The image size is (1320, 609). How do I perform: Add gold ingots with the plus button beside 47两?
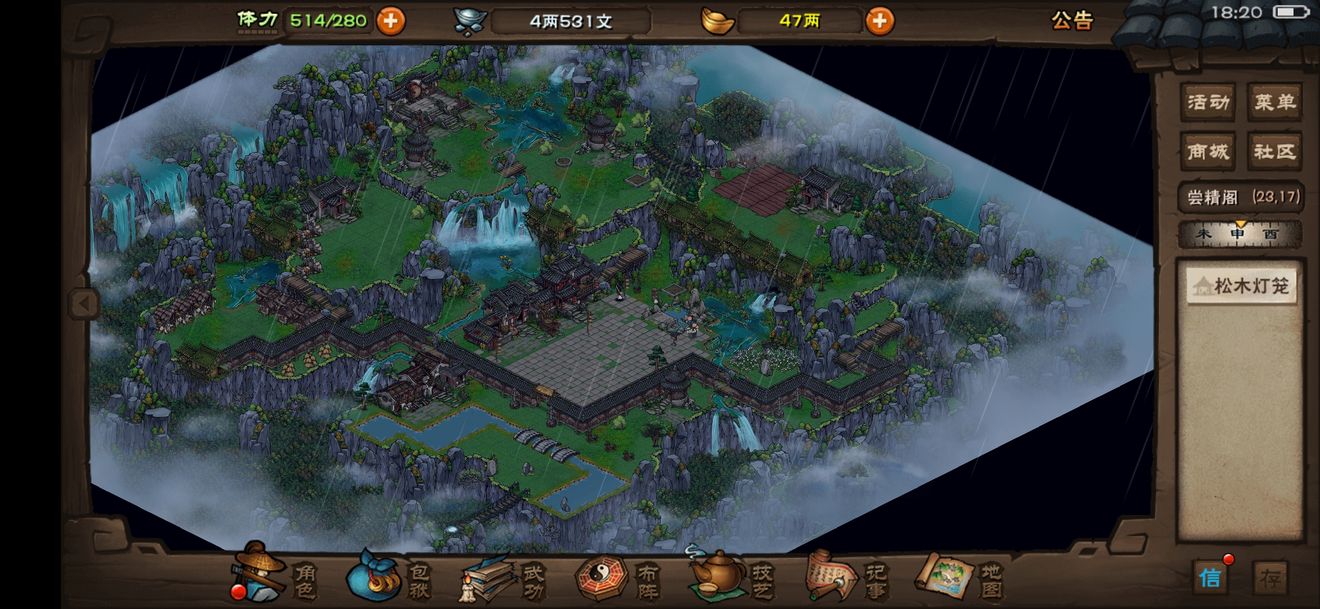click(x=879, y=20)
